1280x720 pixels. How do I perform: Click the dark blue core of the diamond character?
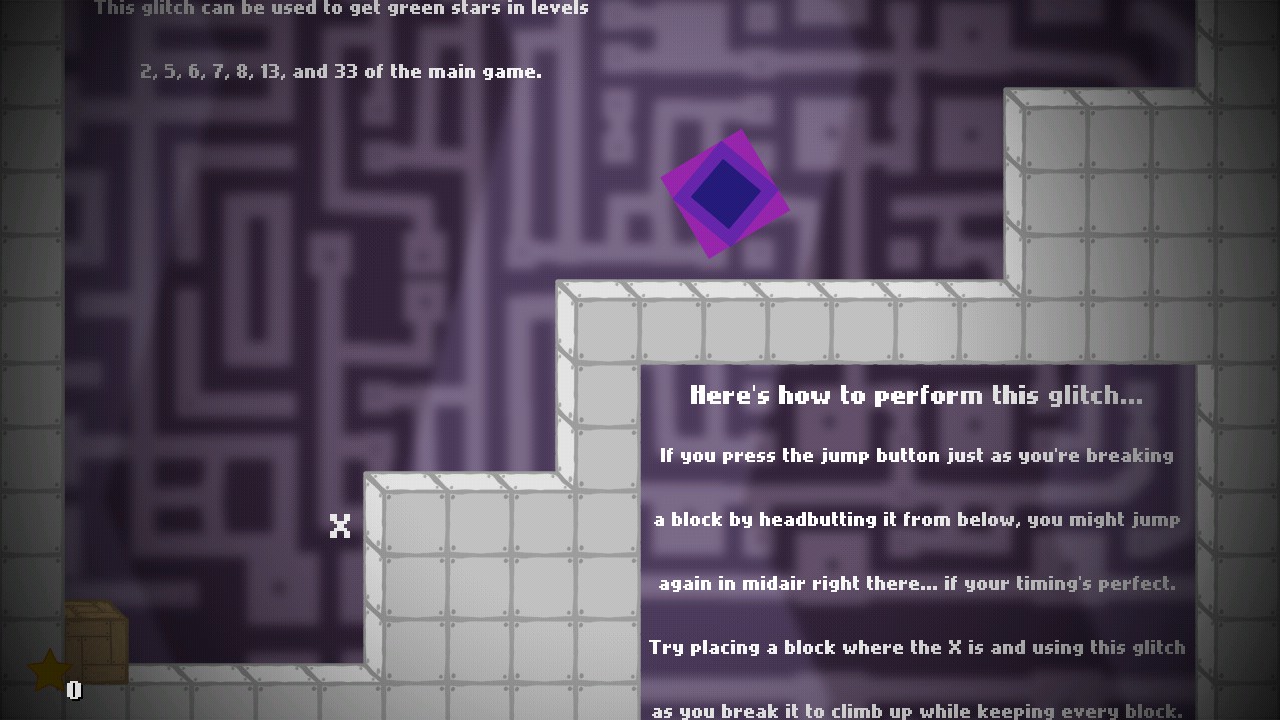[x=723, y=194]
